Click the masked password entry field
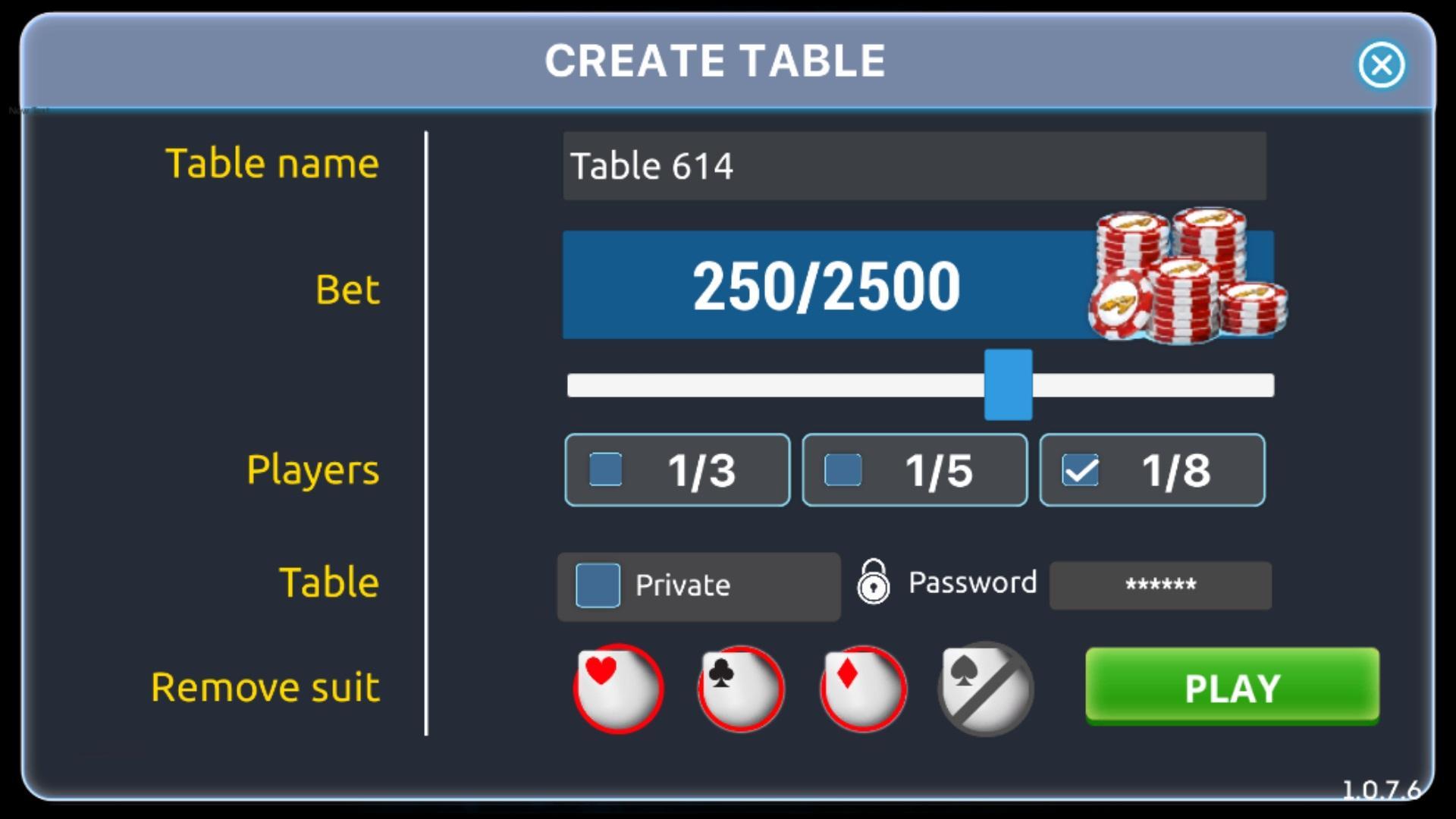1456x819 pixels. 1159,585
